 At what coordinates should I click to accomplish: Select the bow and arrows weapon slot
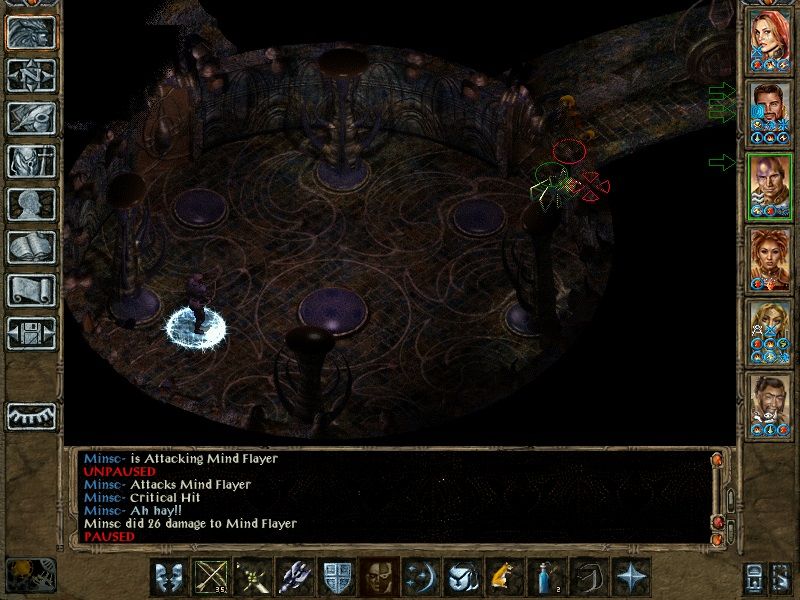pos(208,576)
